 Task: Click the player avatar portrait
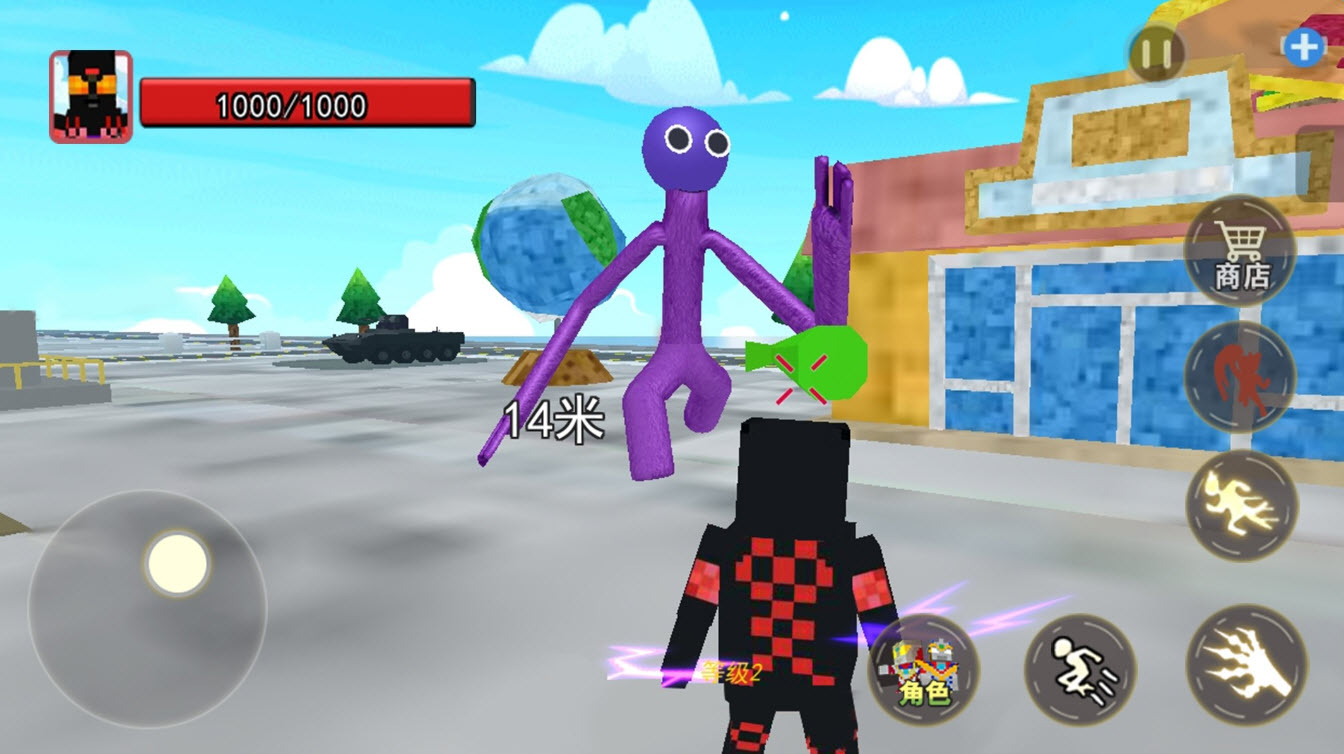(91, 97)
